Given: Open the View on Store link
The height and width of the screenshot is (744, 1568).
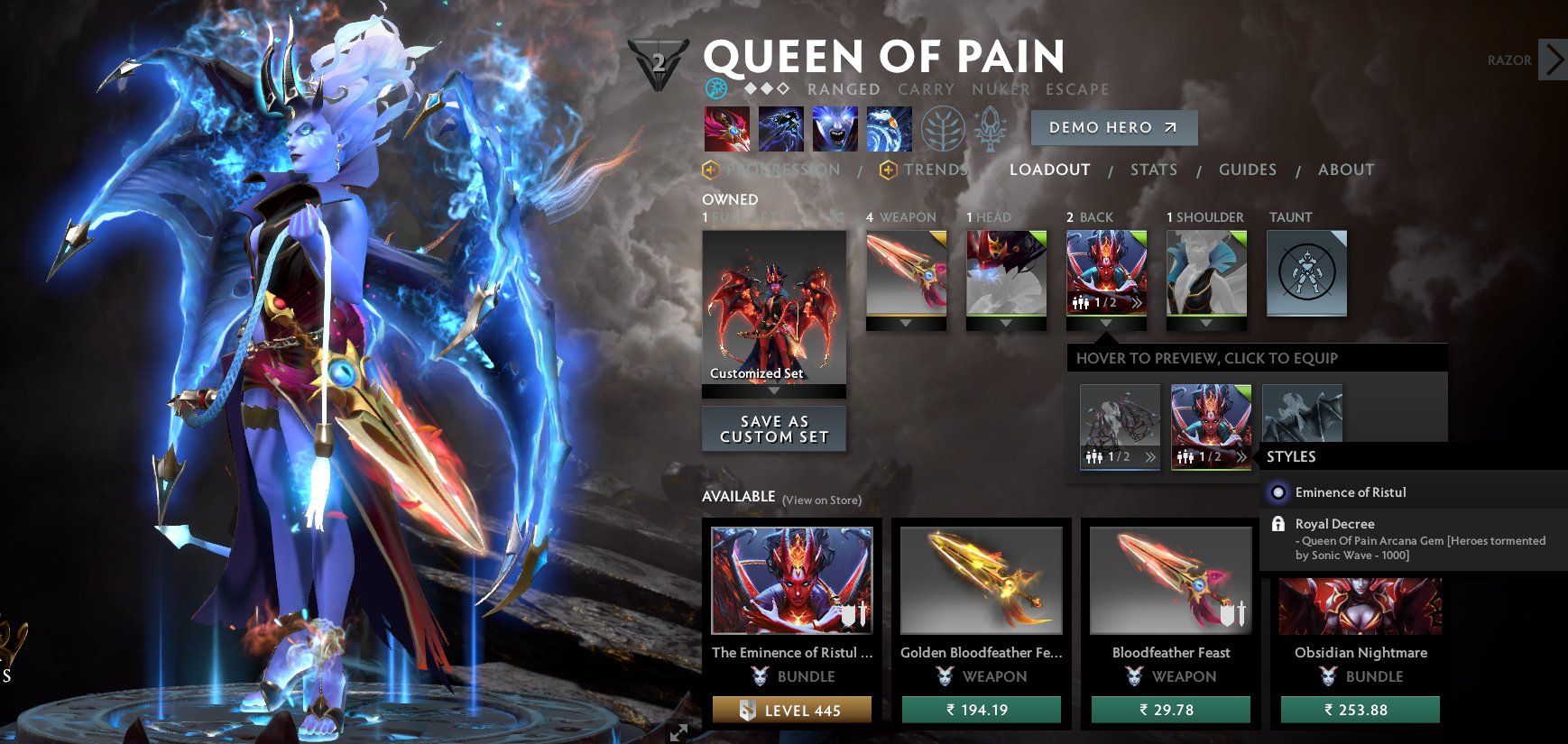Looking at the screenshot, I should [x=822, y=498].
